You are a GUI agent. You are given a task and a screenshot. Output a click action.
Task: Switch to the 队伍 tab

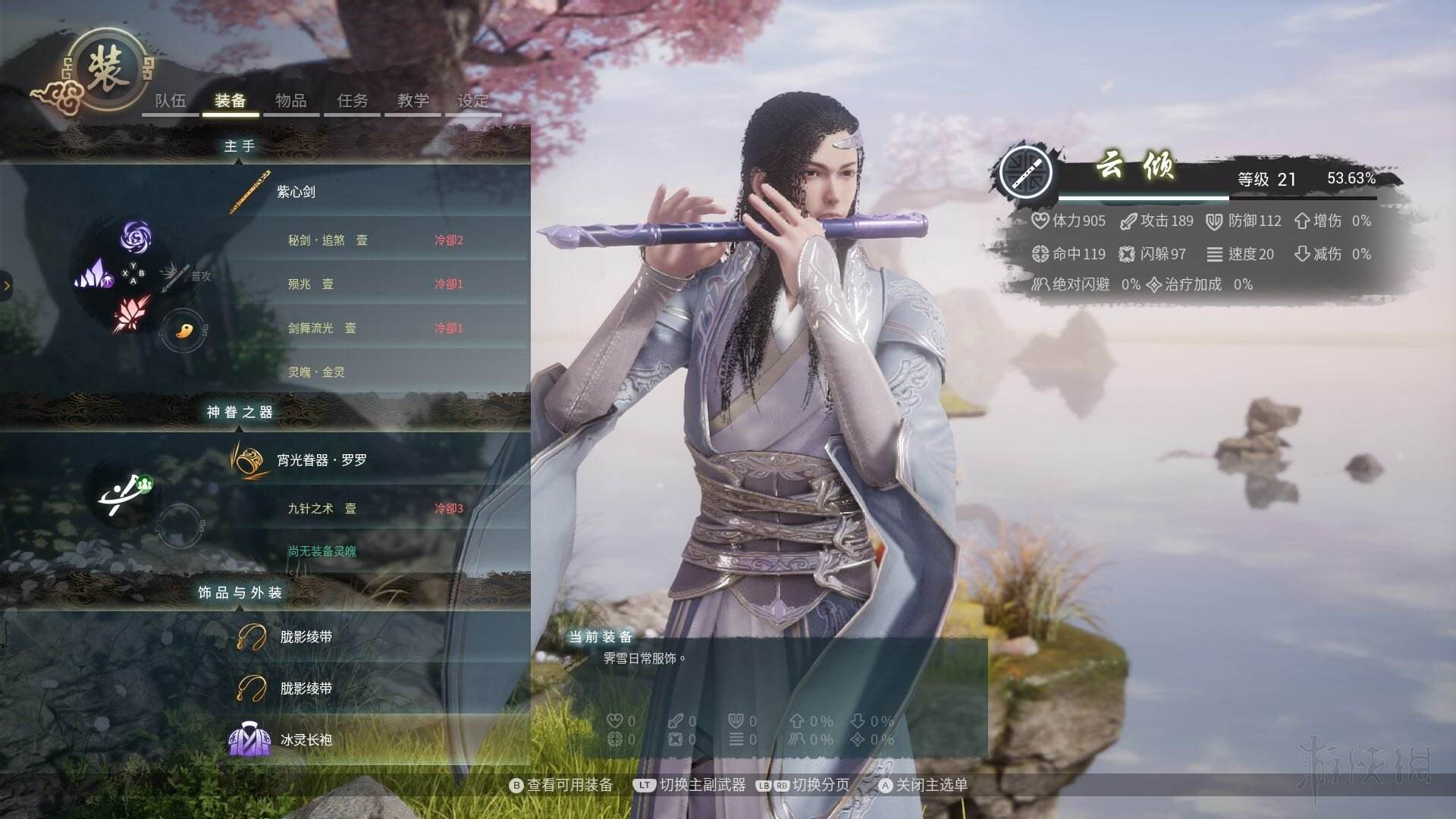pos(171,101)
